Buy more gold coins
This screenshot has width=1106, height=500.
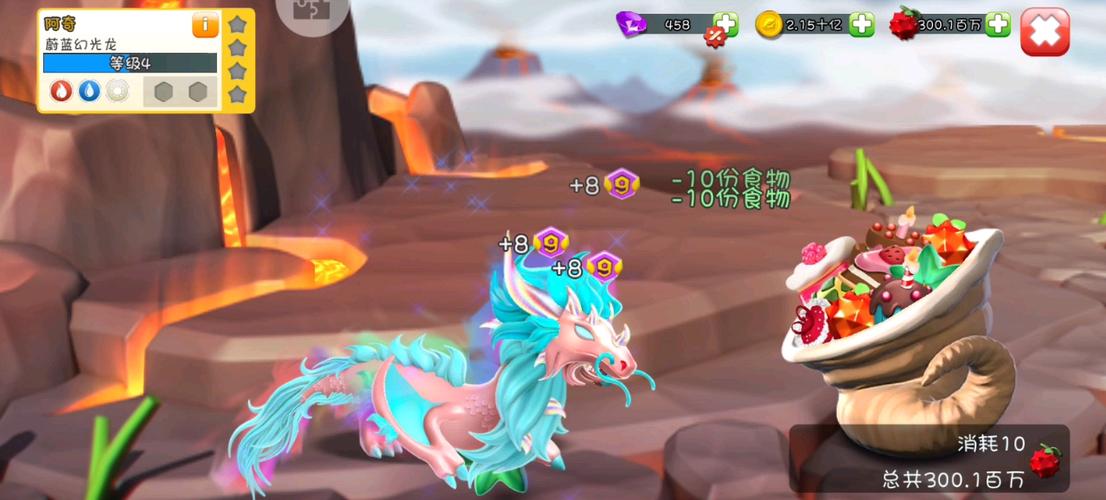click(861, 24)
